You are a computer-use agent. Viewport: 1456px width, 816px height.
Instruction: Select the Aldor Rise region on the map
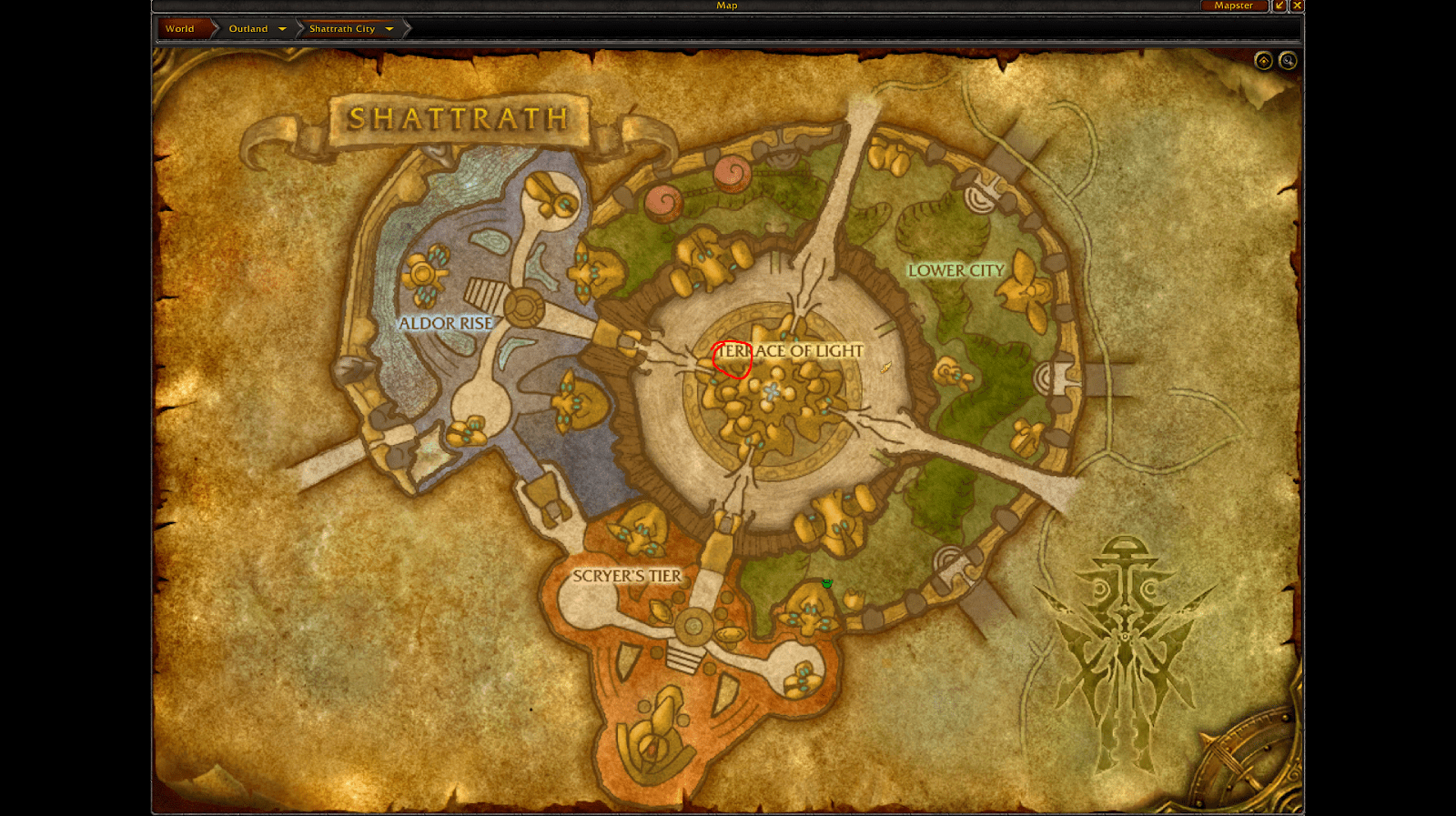[446, 323]
